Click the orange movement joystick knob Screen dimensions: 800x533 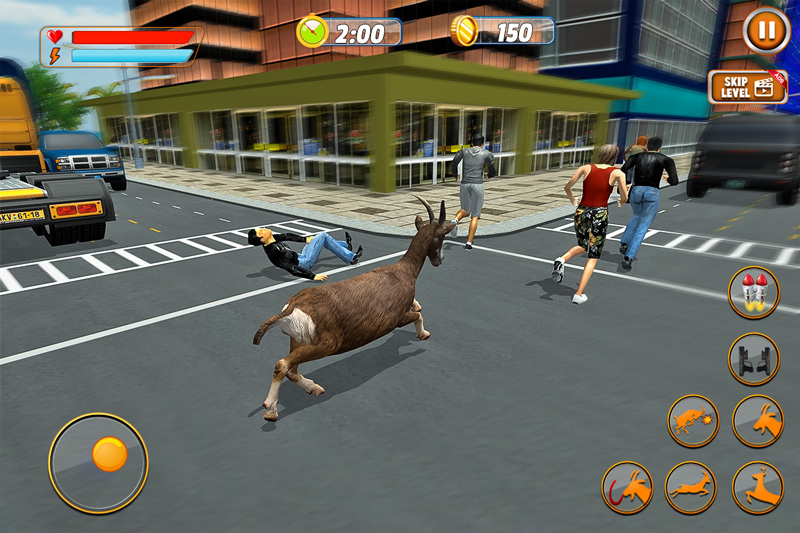pyautogui.click(x=109, y=454)
